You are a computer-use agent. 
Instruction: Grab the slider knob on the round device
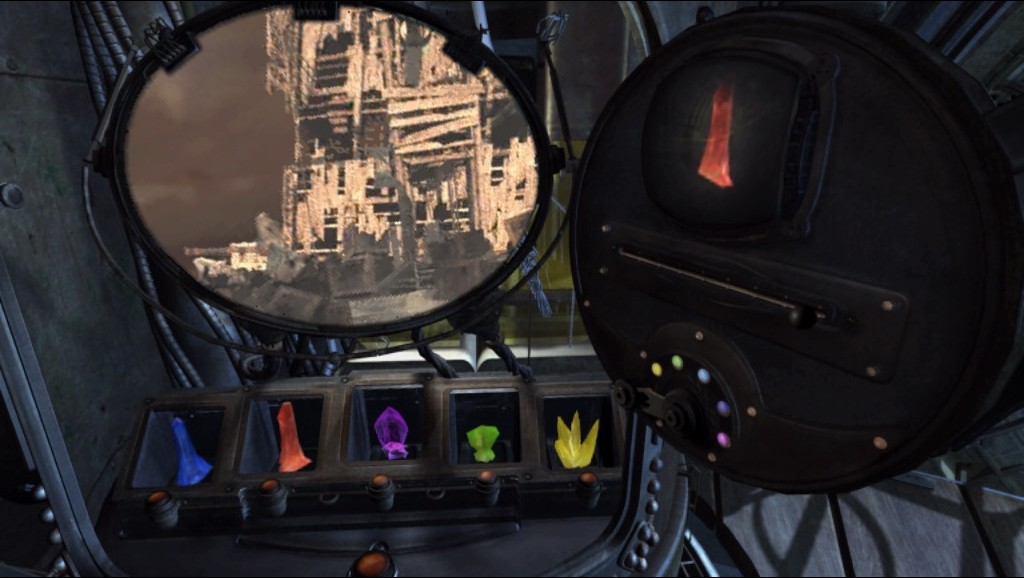coord(800,317)
